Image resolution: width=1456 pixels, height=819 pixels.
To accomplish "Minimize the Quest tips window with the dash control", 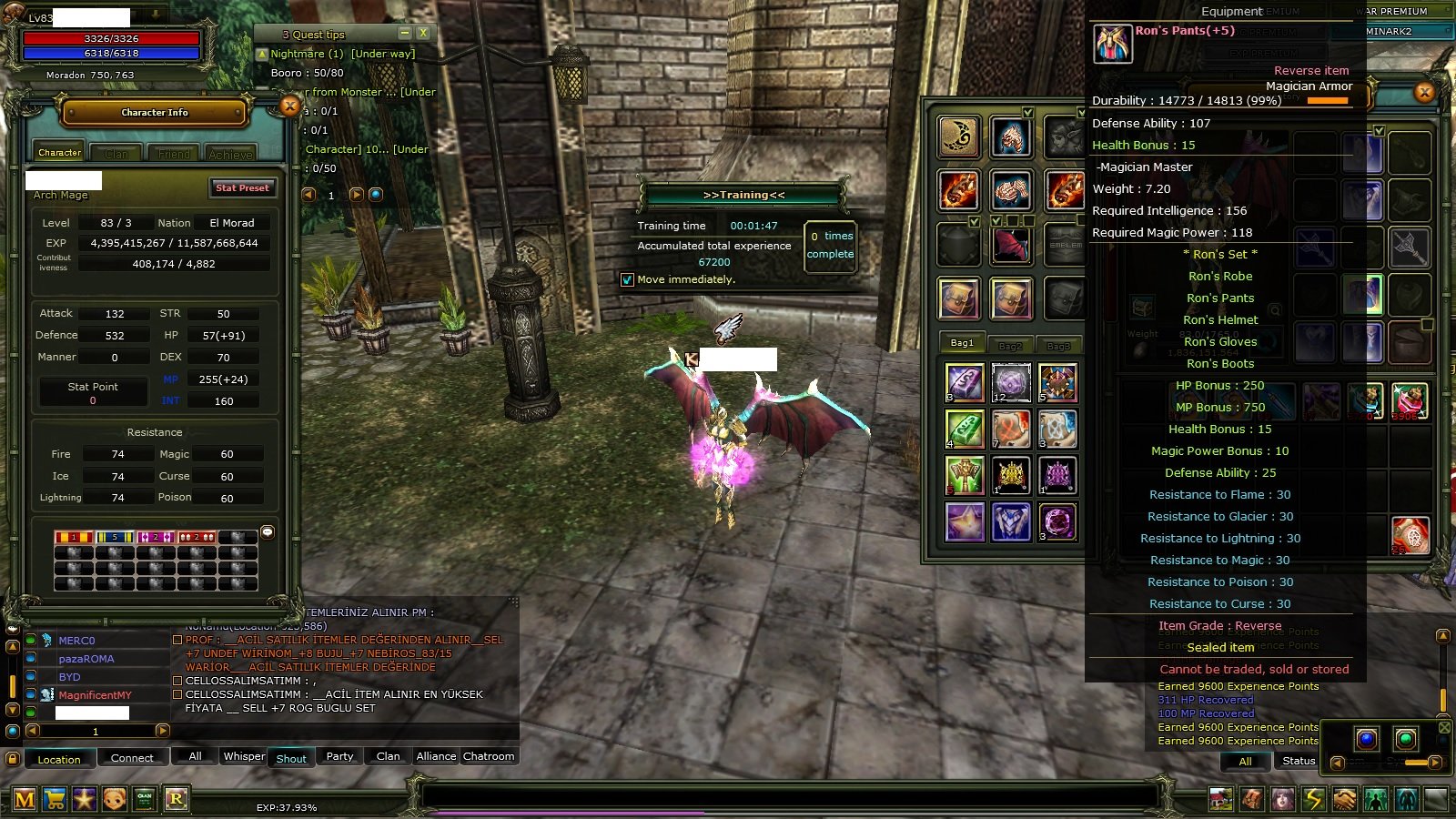I will point(403,33).
